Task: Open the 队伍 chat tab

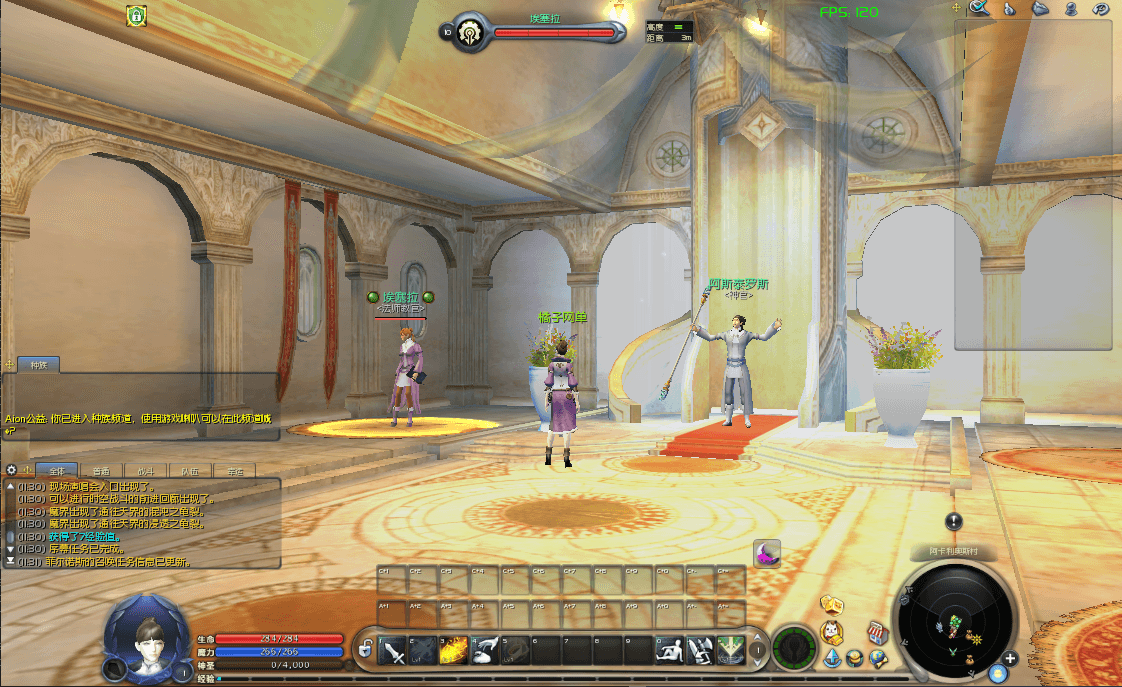Action: pyautogui.click(x=190, y=470)
